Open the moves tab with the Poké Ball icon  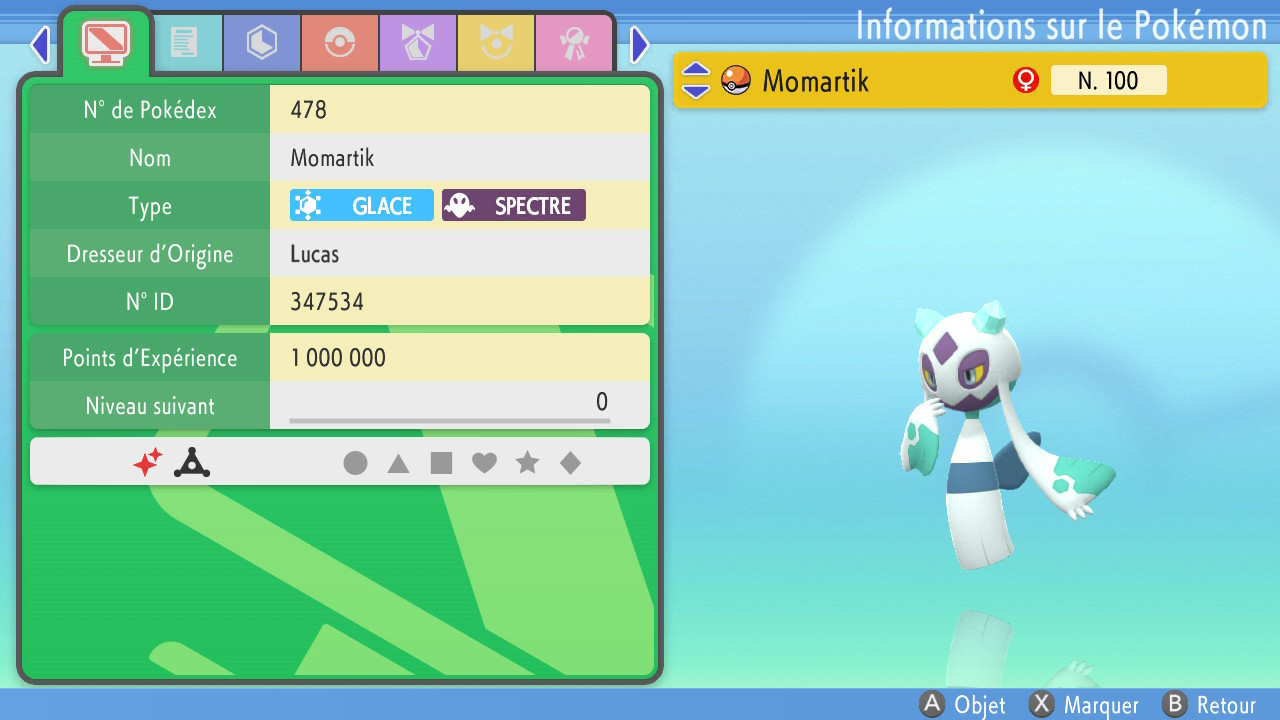pos(340,42)
